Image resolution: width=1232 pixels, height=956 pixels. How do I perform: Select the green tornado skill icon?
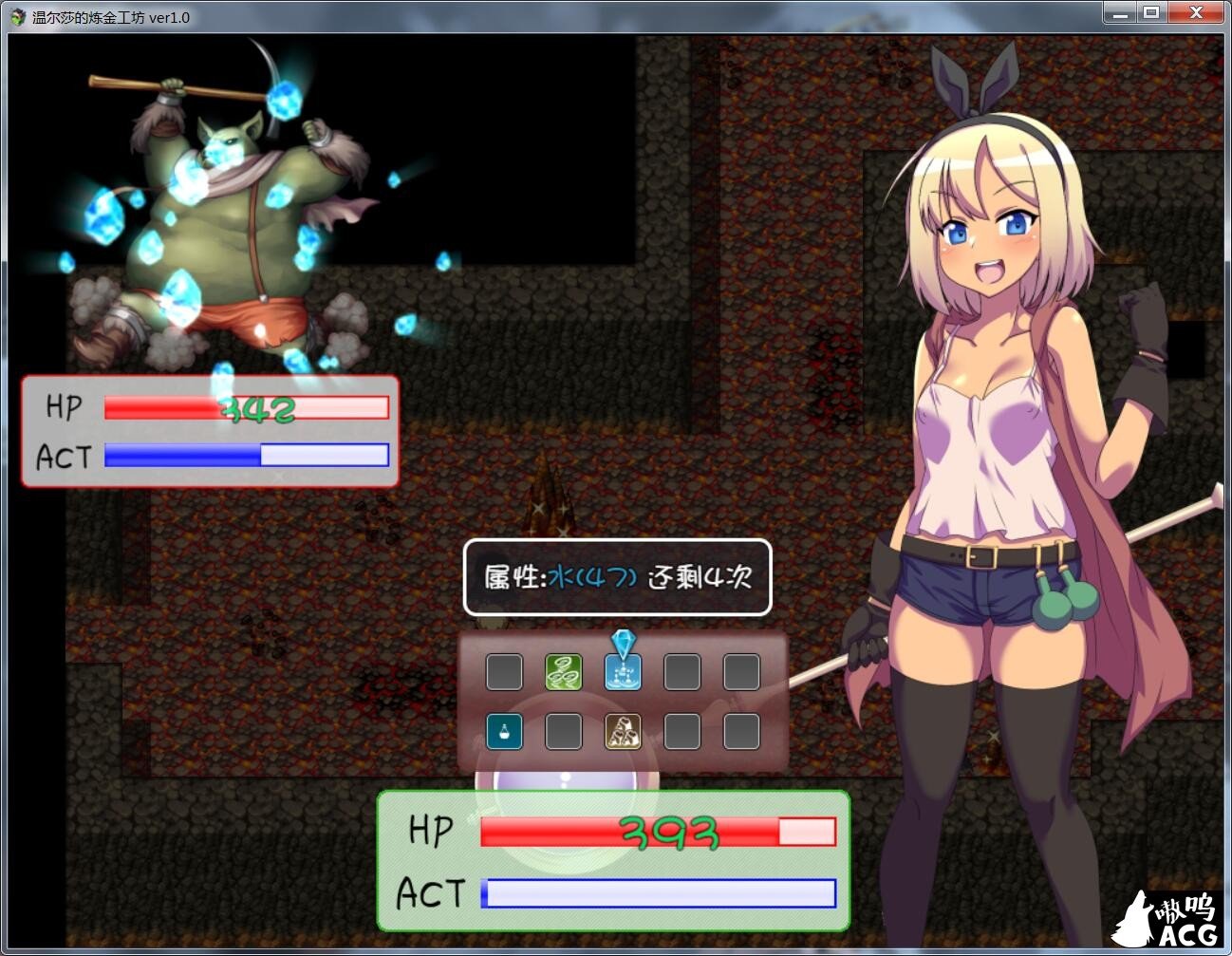click(564, 670)
